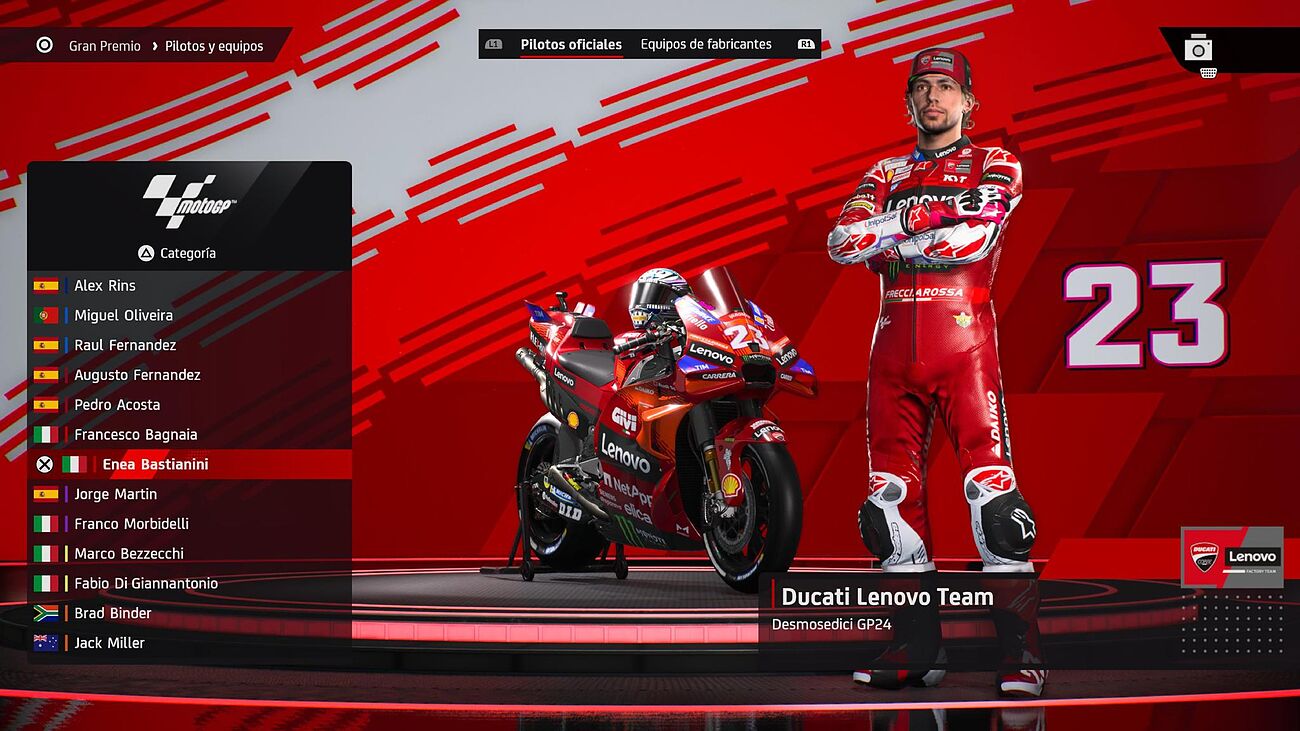This screenshot has width=1300, height=731.
Task: Select Brad Binder
Action: coord(113,613)
